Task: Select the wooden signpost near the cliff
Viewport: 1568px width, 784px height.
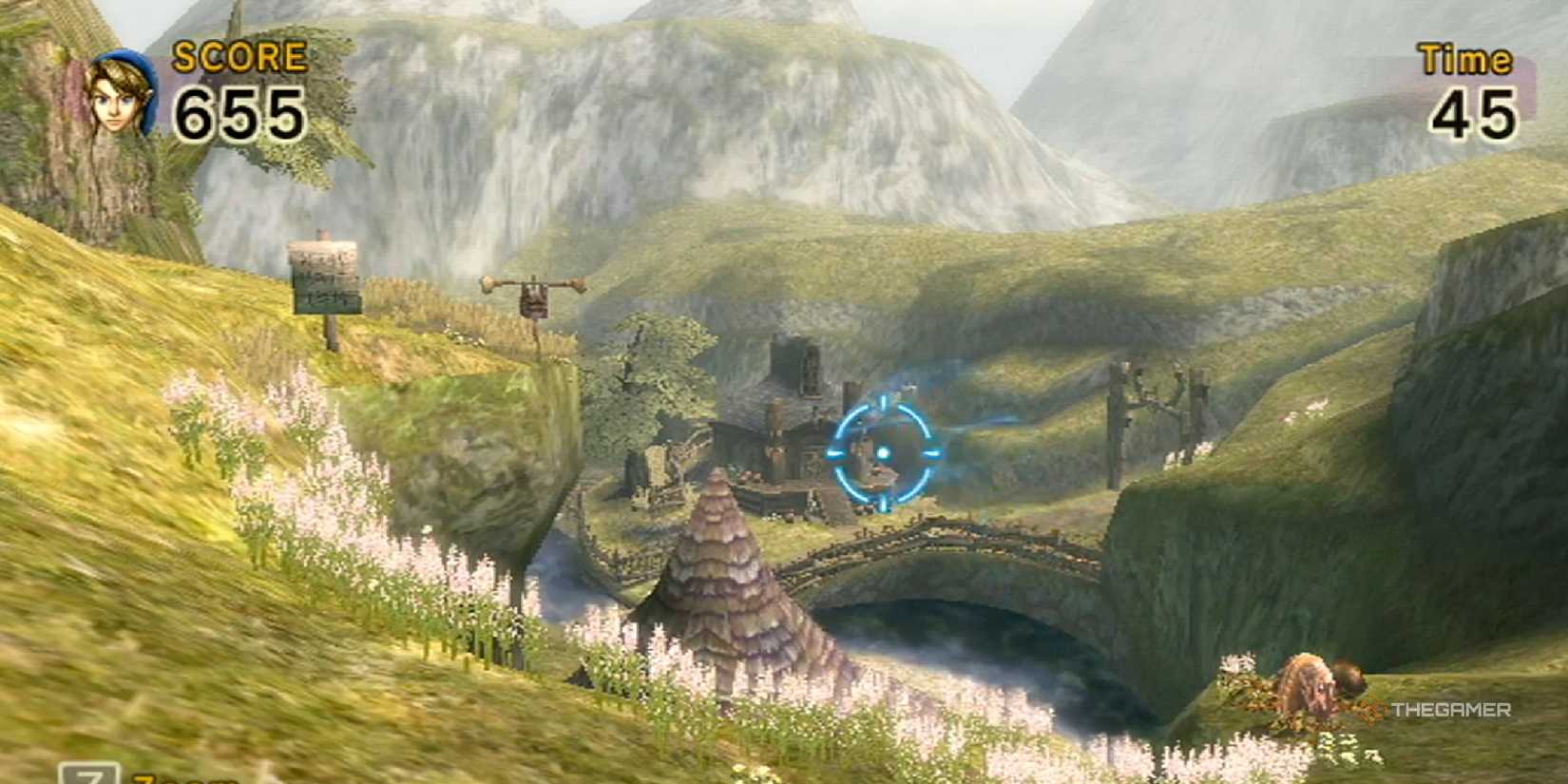Action: [x=323, y=280]
